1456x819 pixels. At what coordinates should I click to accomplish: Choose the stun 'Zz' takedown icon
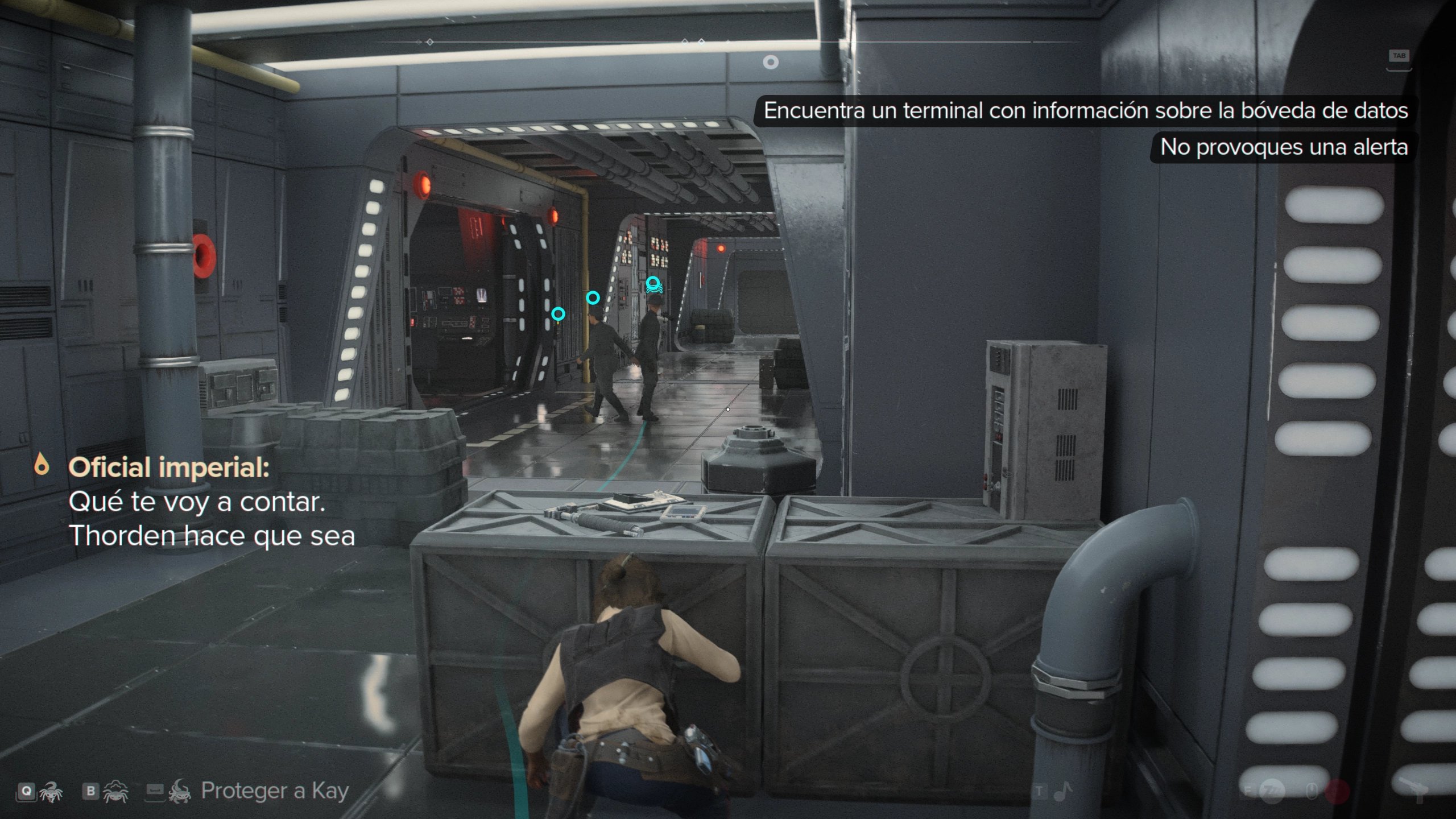1273,791
